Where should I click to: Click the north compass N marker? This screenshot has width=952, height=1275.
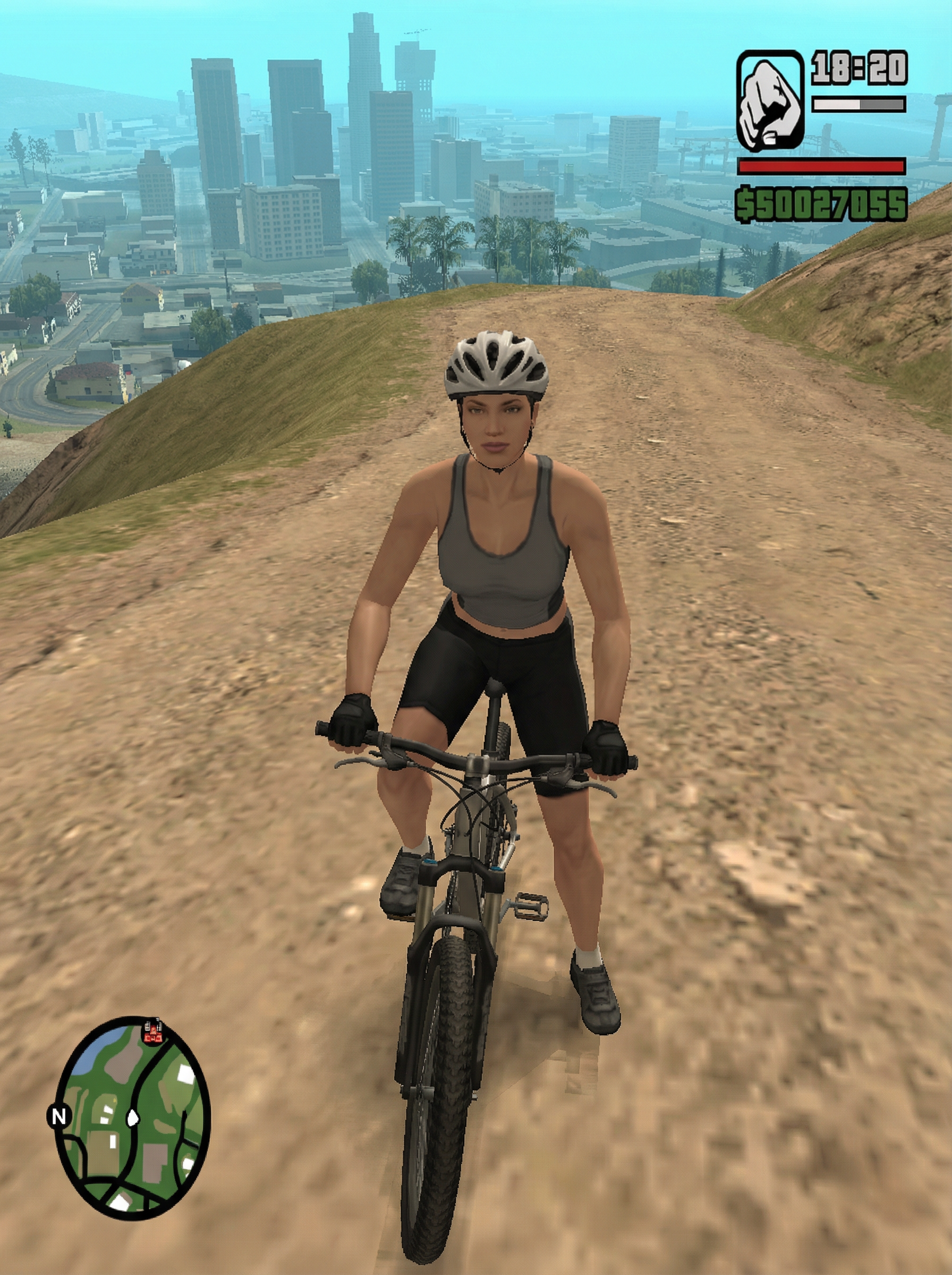59,1117
